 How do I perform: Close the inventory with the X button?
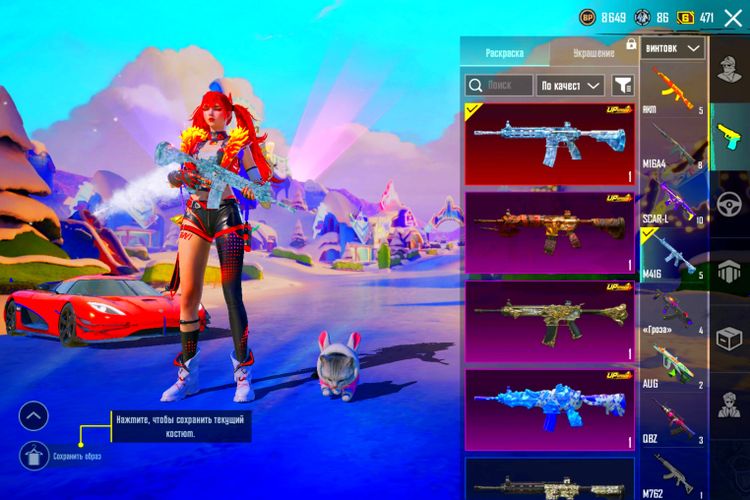733,17
